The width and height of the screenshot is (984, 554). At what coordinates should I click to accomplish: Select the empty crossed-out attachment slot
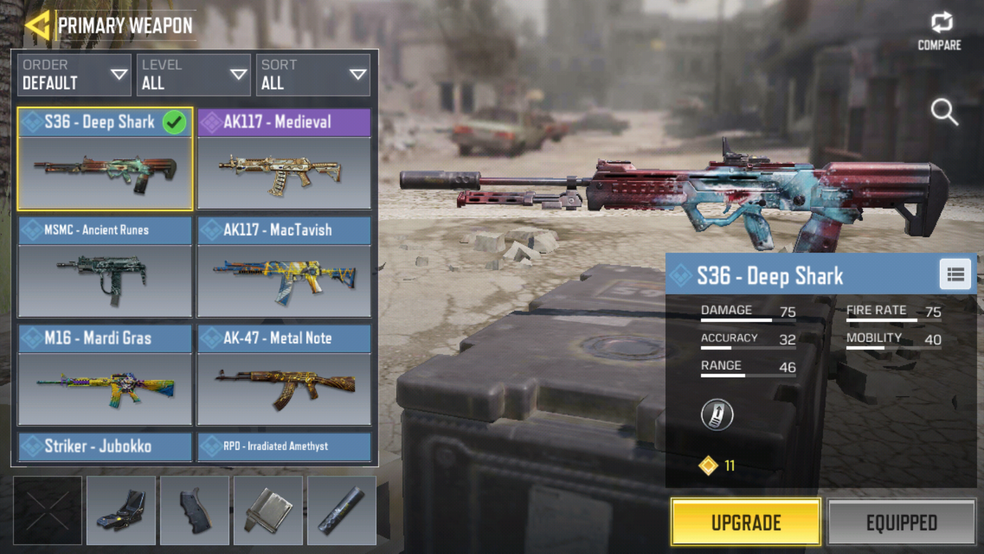click(x=48, y=510)
